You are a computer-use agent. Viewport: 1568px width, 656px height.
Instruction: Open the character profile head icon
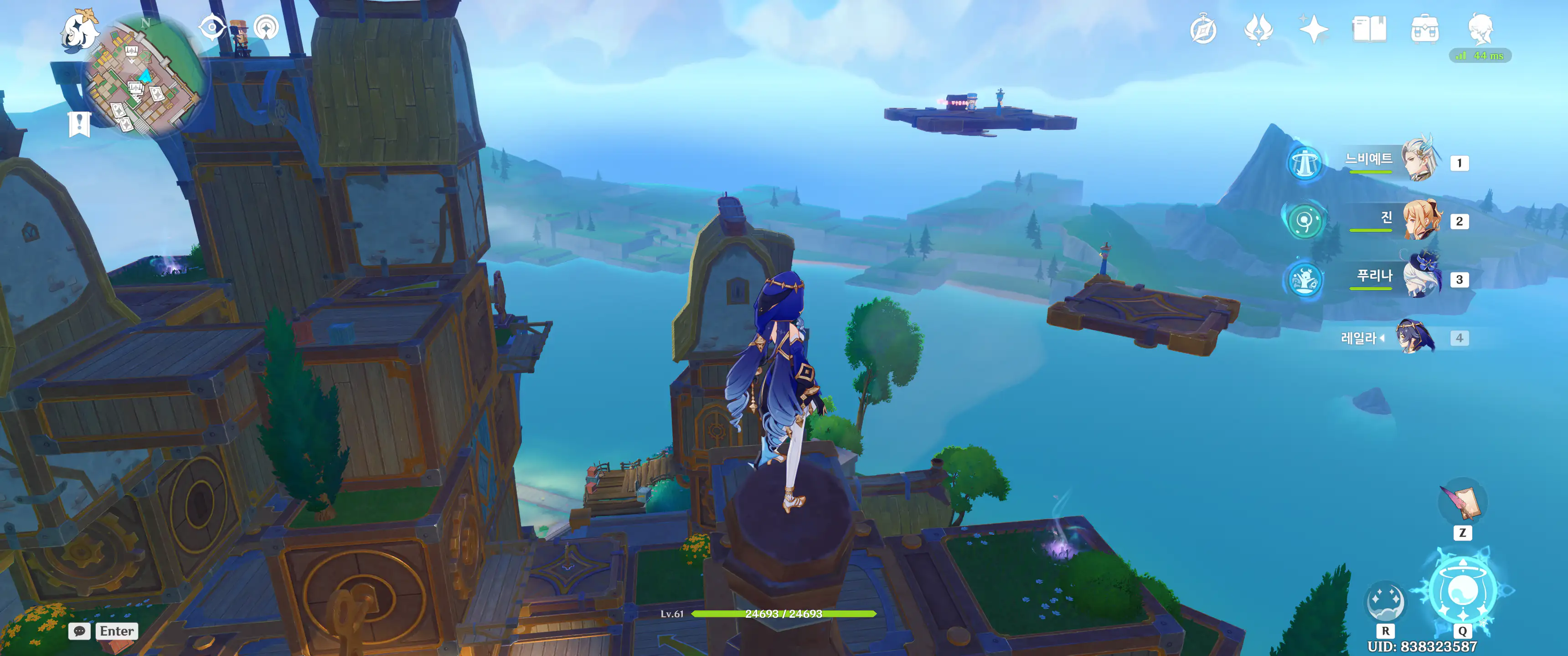pos(1480,28)
